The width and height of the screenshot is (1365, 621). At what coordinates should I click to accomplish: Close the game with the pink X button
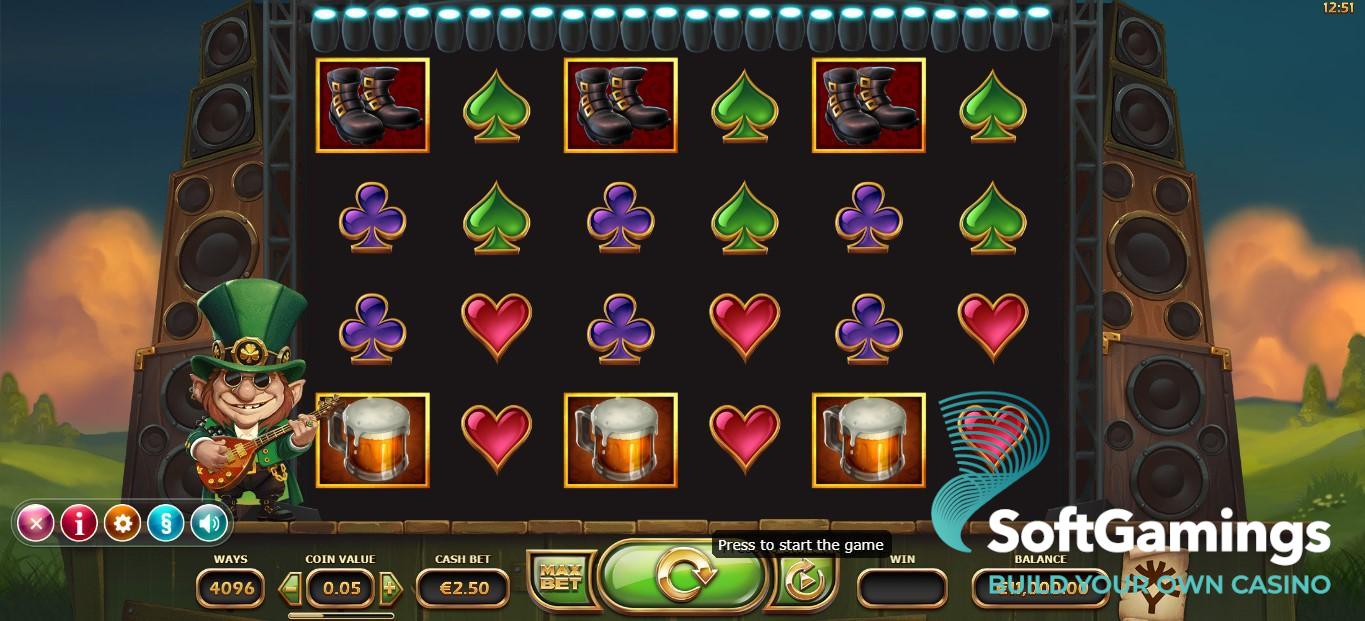[x=36, y=523]
